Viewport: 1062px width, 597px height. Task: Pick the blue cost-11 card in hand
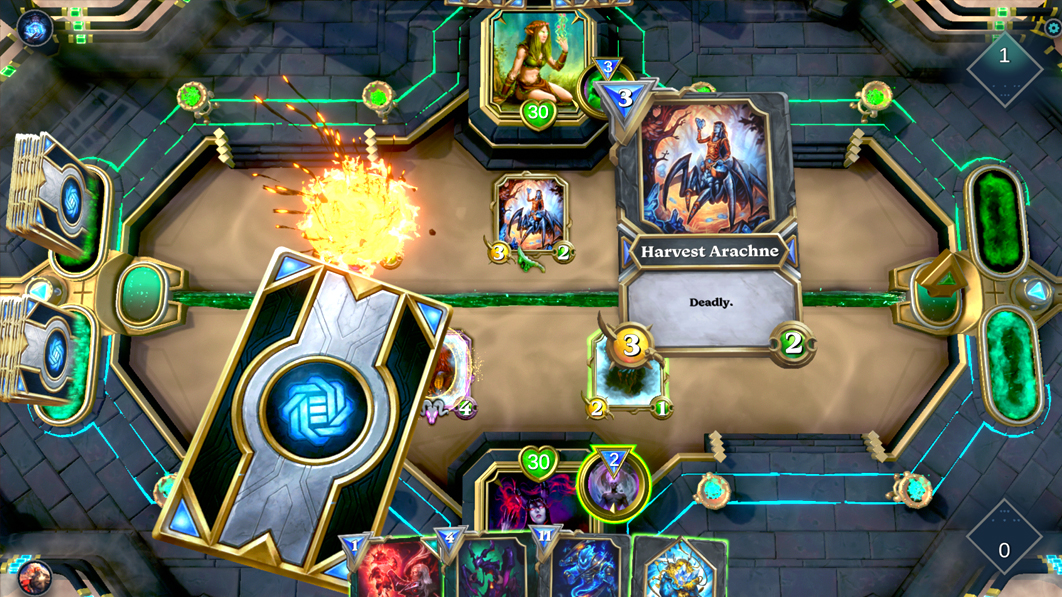[587, 570]
